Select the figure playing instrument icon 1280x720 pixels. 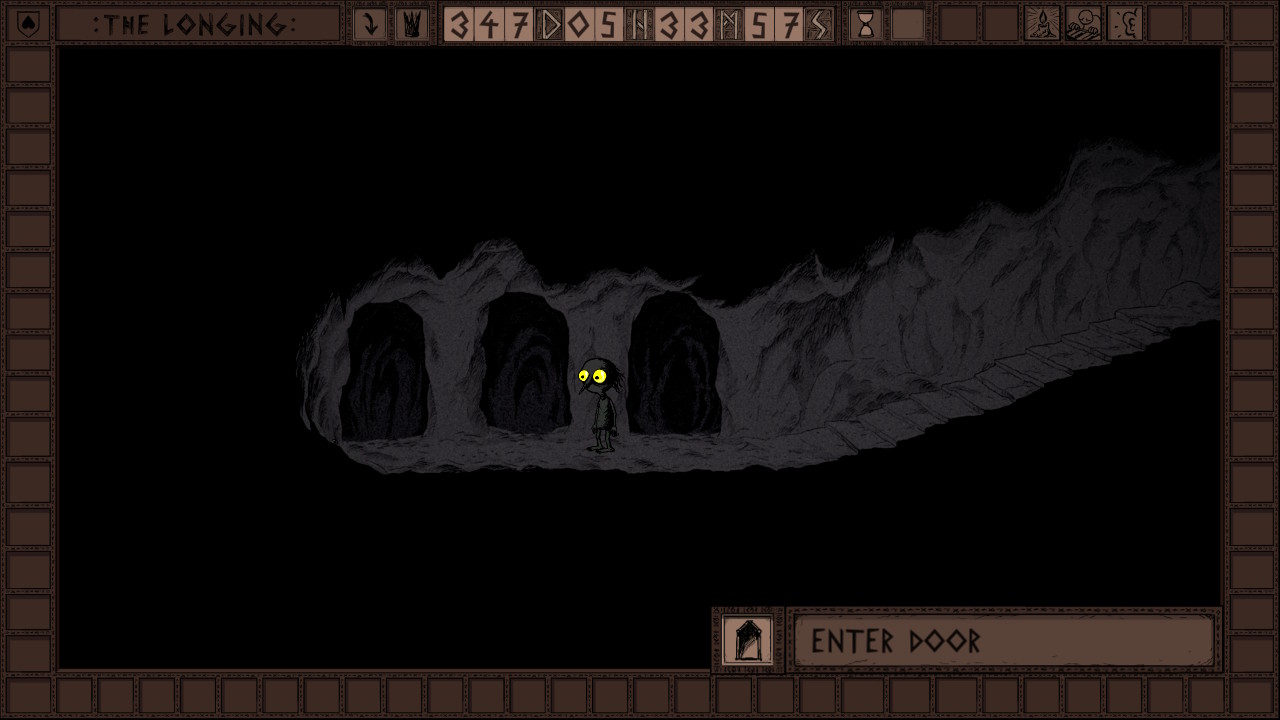1084,24
